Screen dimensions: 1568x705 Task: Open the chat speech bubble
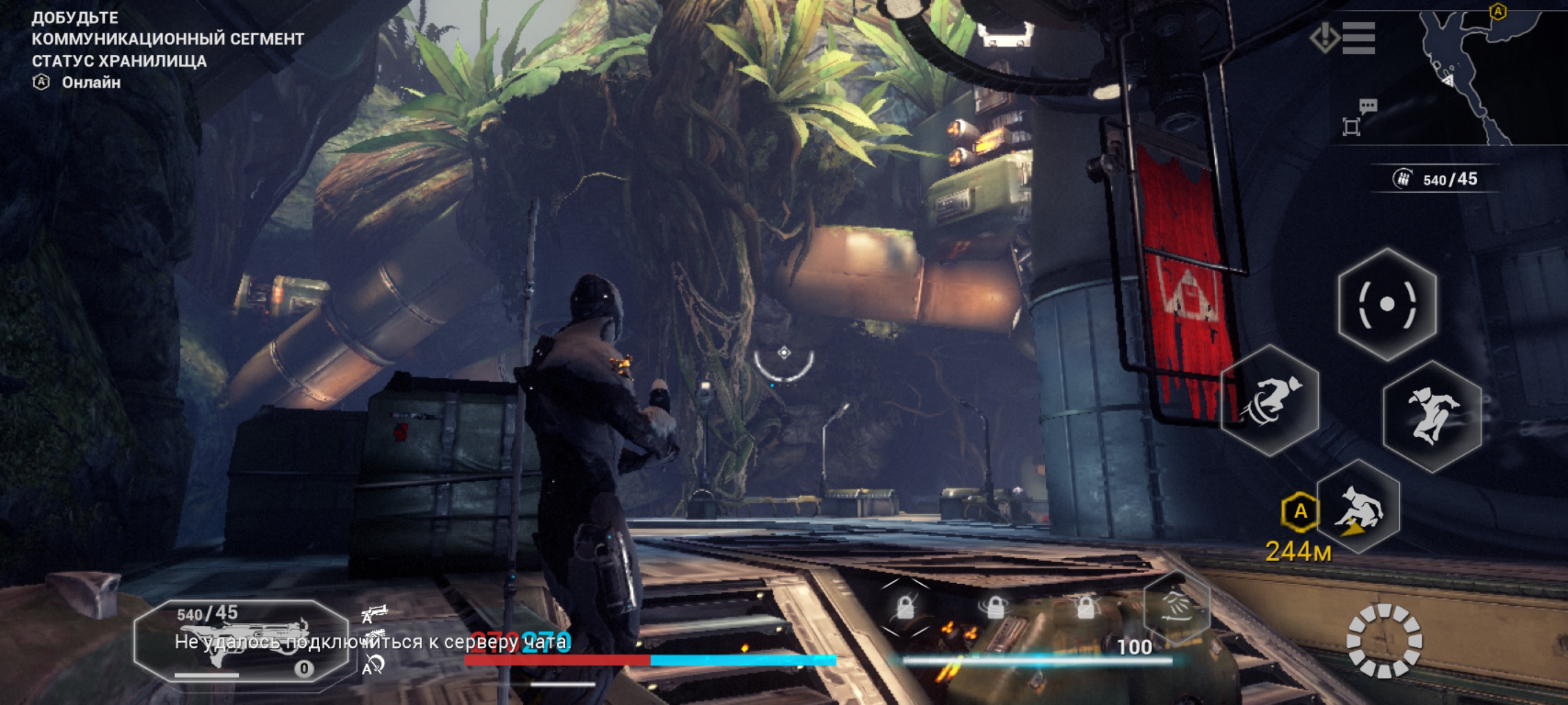coord(1368,106)
